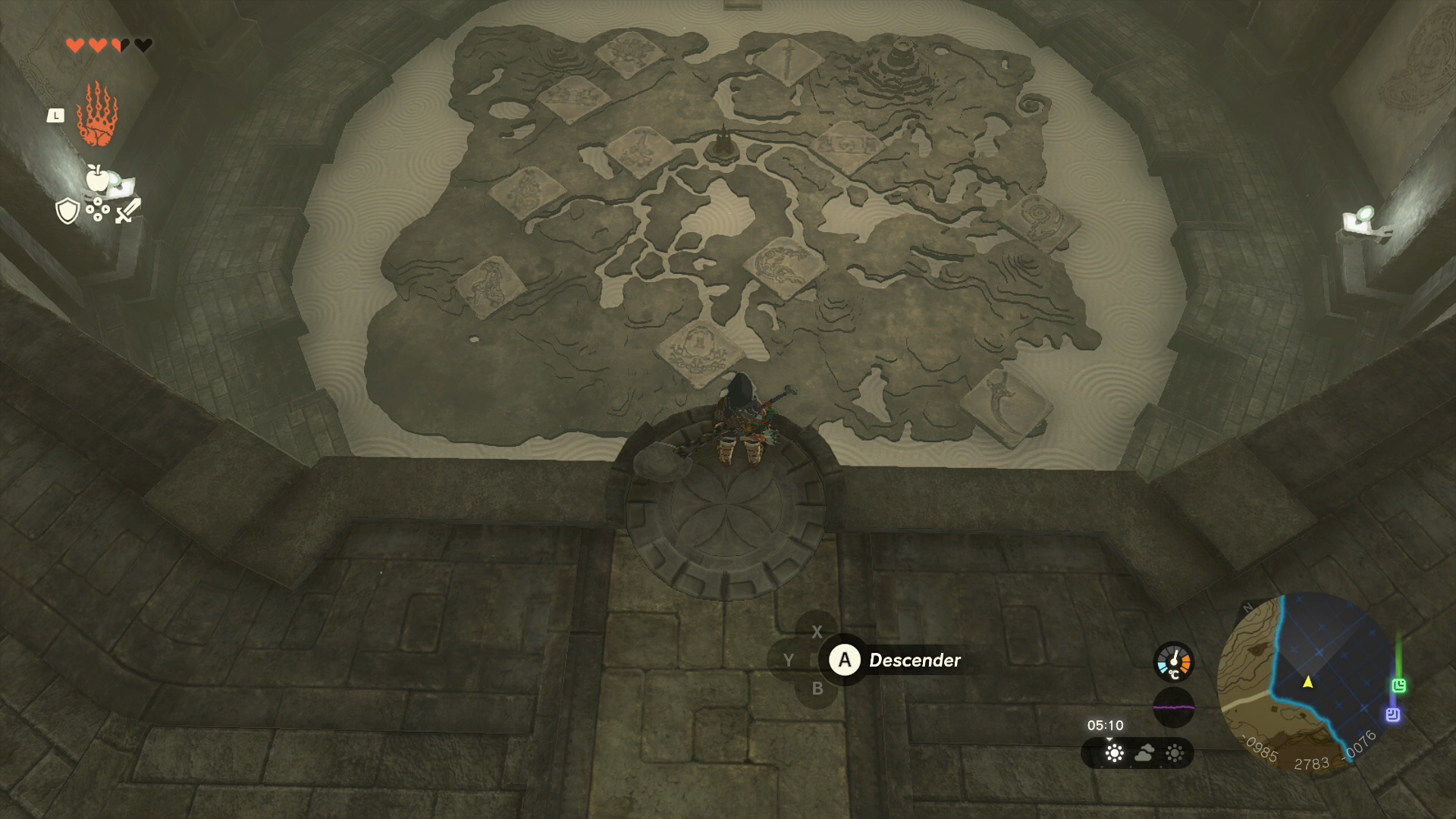Open the sword weapon quick-select icon
Viewport: 1456px width, 819px height.
pyautogui.click(x=127, y=211)
